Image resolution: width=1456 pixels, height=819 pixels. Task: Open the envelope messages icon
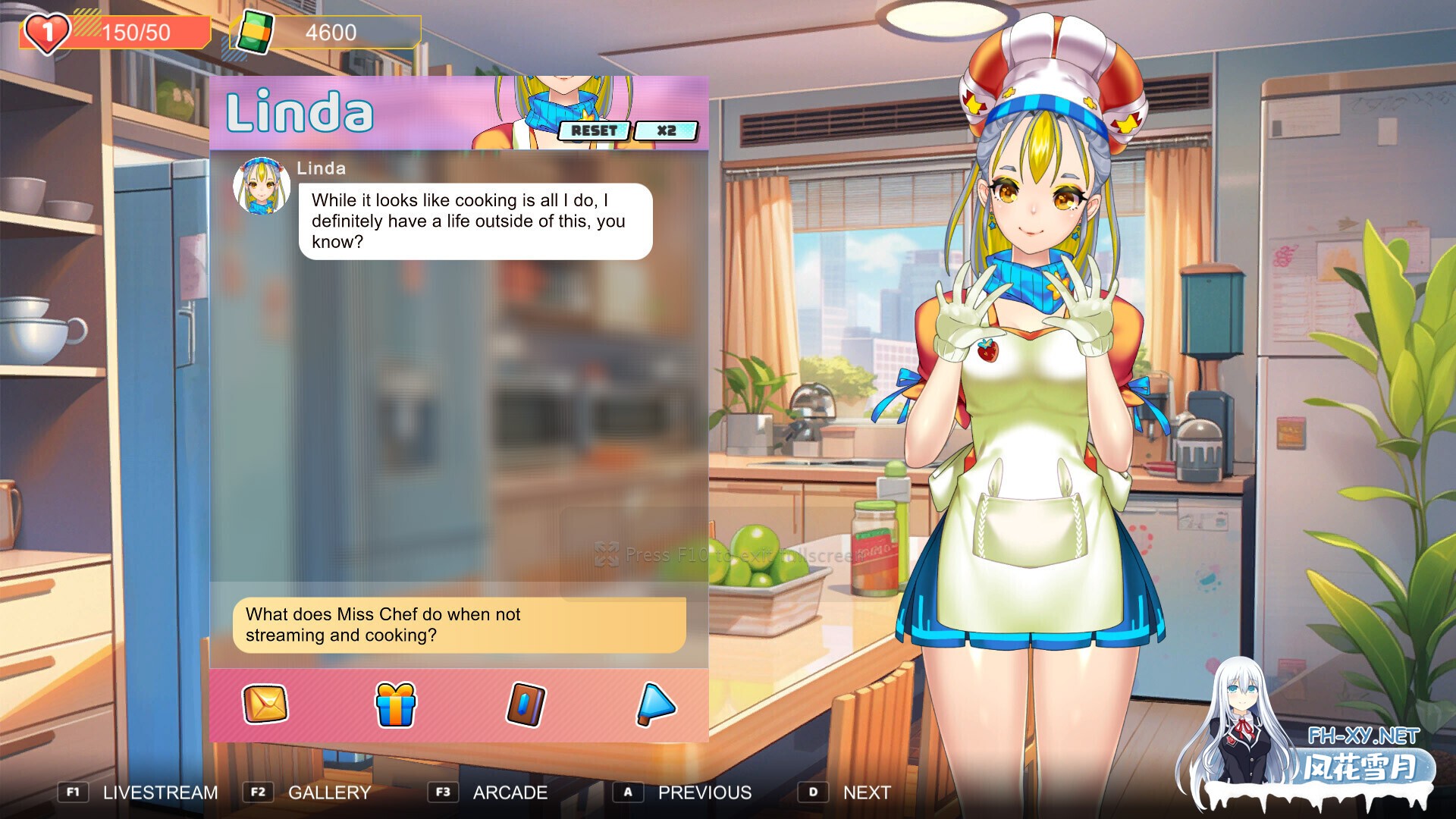pos(264,704)
